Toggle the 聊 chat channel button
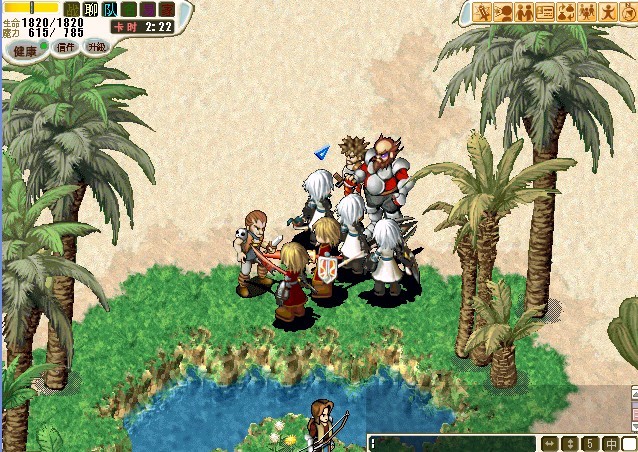 pyautogui.click(x=90, y=9)
